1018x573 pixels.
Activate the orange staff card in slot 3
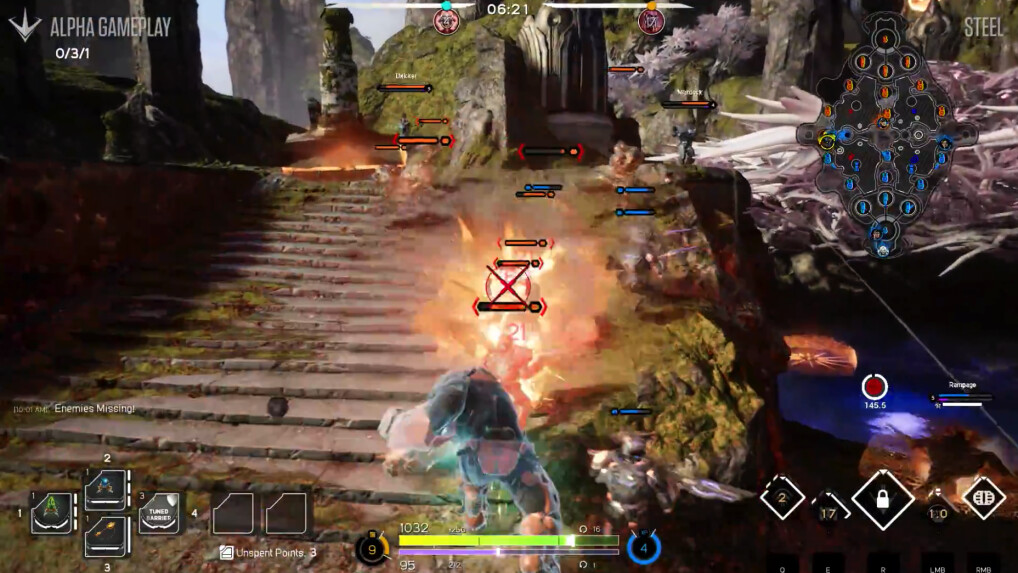tap(105, 536)
